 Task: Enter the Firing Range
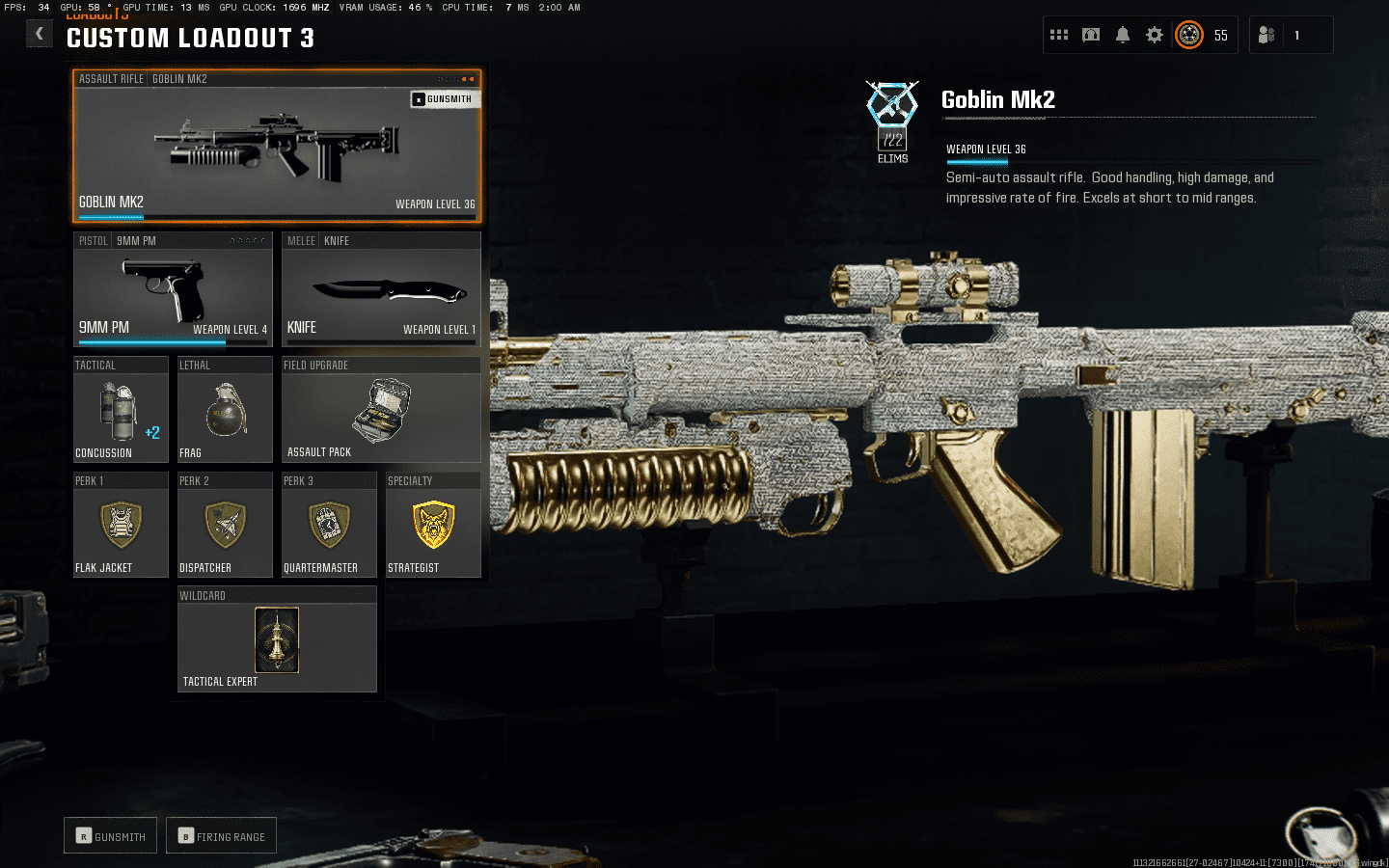(x=222, y=836)
